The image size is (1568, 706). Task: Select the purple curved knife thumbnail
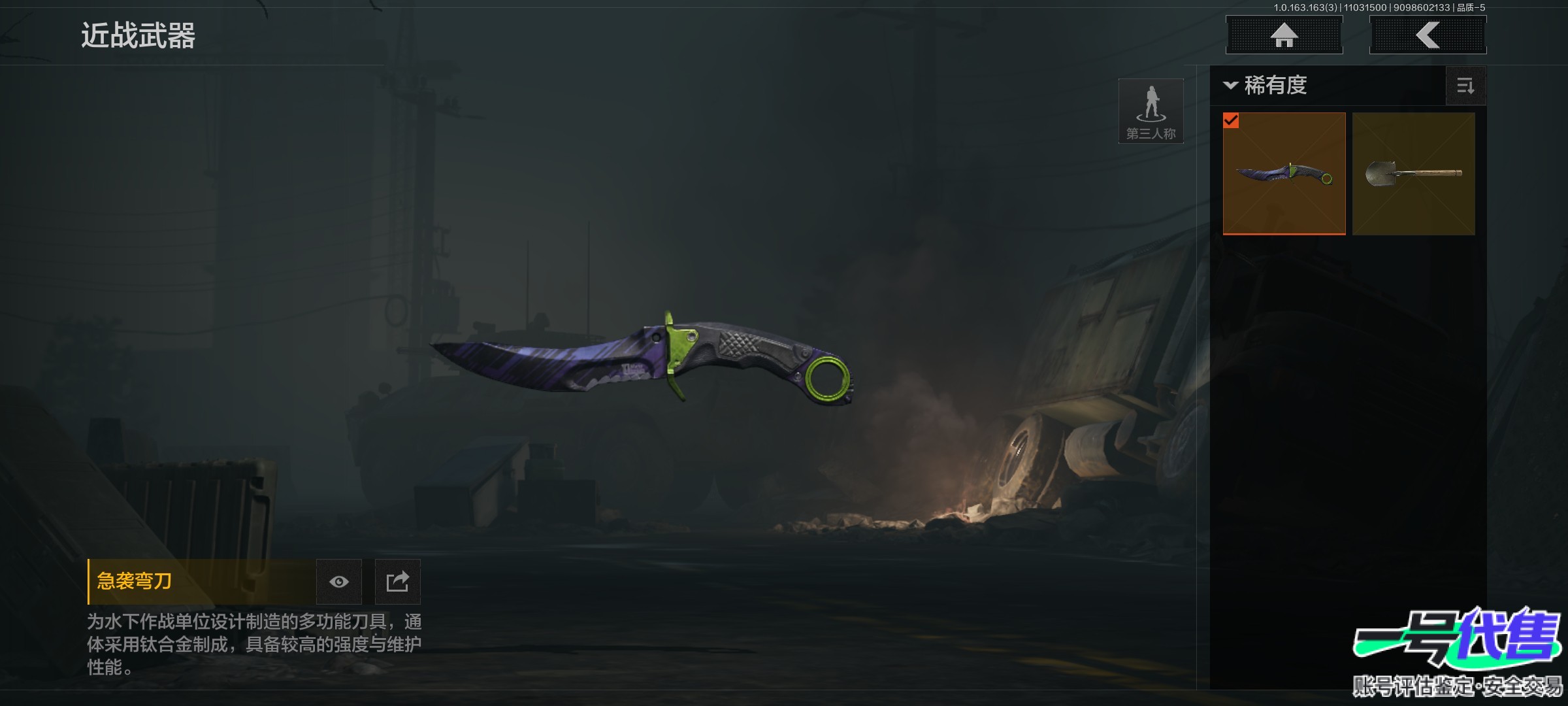click(x=1284, y=173)
